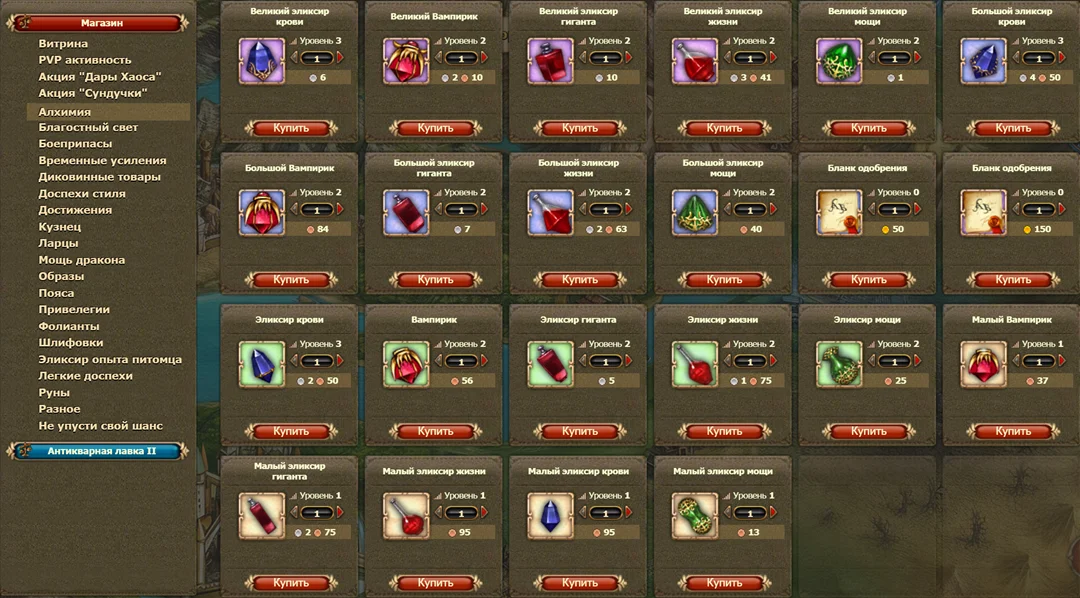Open the Витрина shop category
Screen dimensions: 1080x598
(63, 44)
